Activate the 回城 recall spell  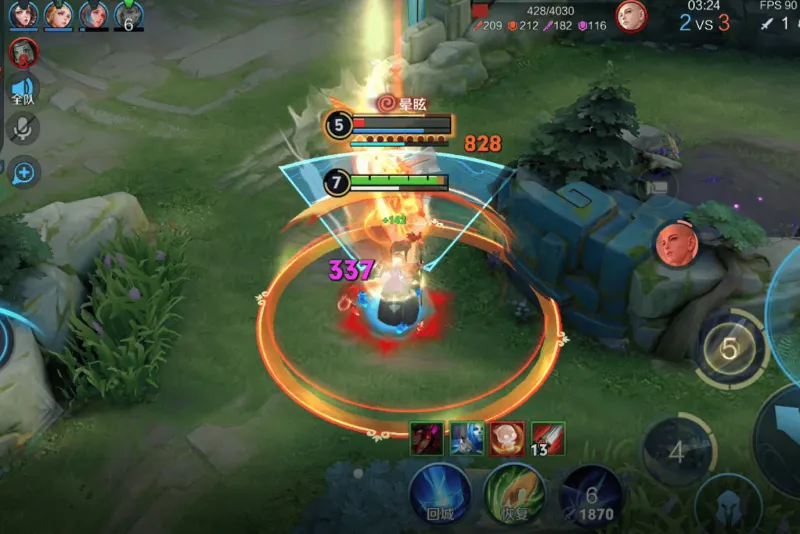(439, 492)
